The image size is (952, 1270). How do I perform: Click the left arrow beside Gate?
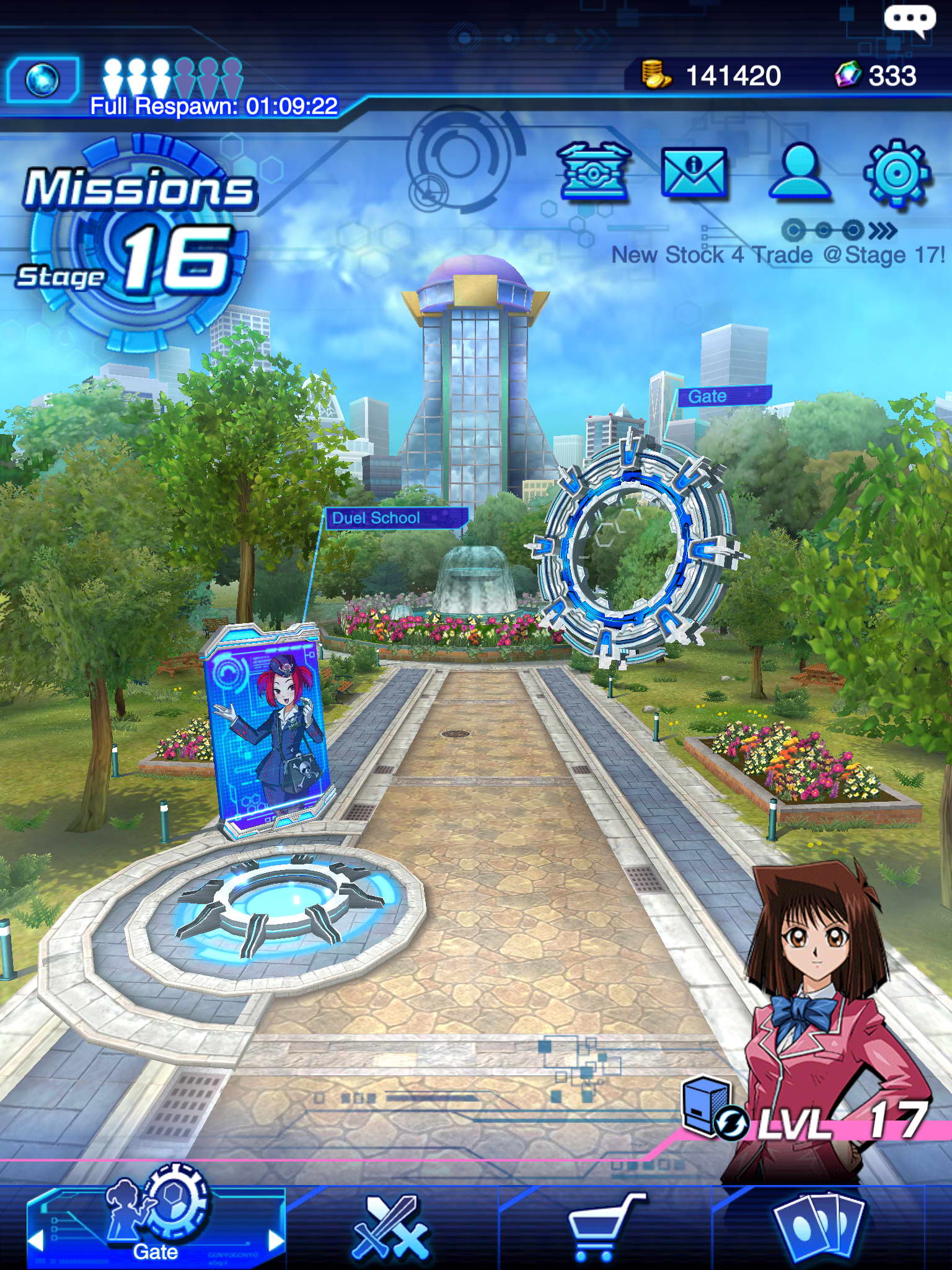coord(36,1241)
